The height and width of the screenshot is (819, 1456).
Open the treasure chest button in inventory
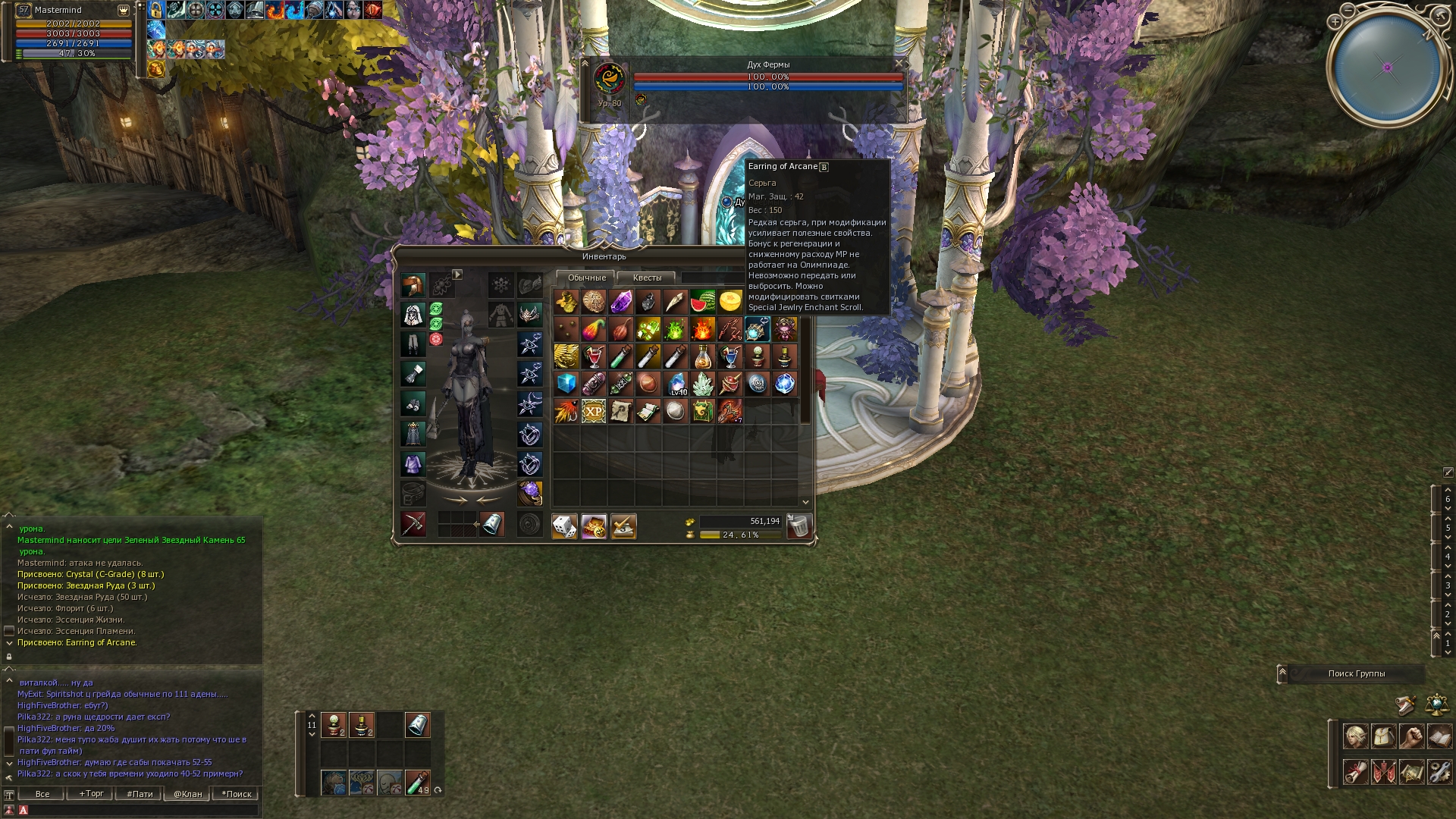click(x=594, y=526)
